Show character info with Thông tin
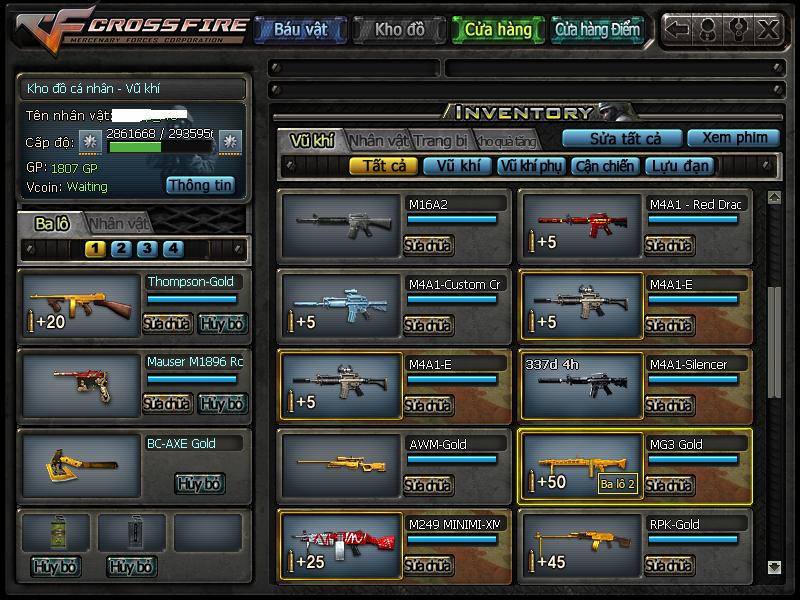Viewport: 800px width, 600px height. click(200, 185)
